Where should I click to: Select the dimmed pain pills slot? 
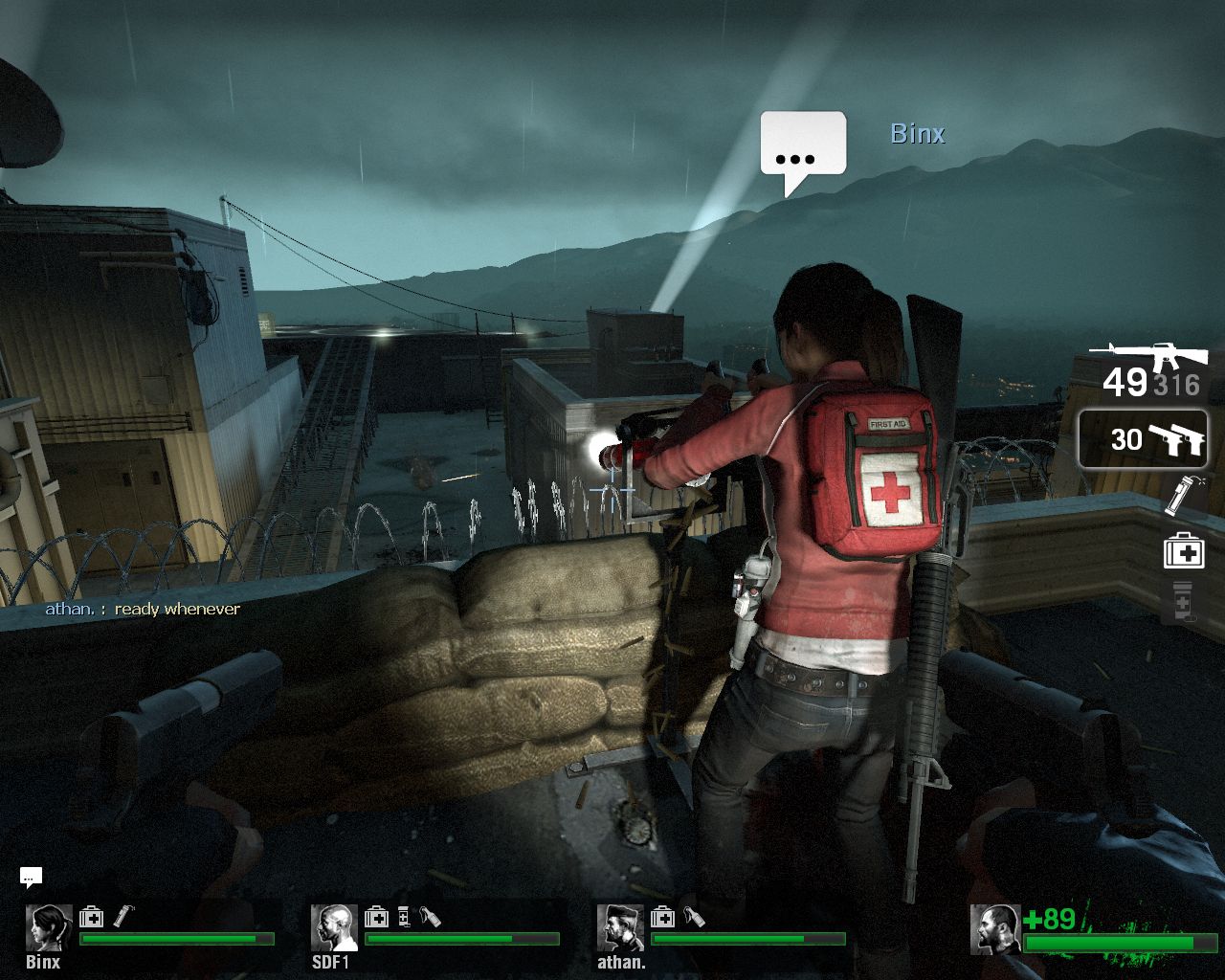click(x=1182, y=602)
